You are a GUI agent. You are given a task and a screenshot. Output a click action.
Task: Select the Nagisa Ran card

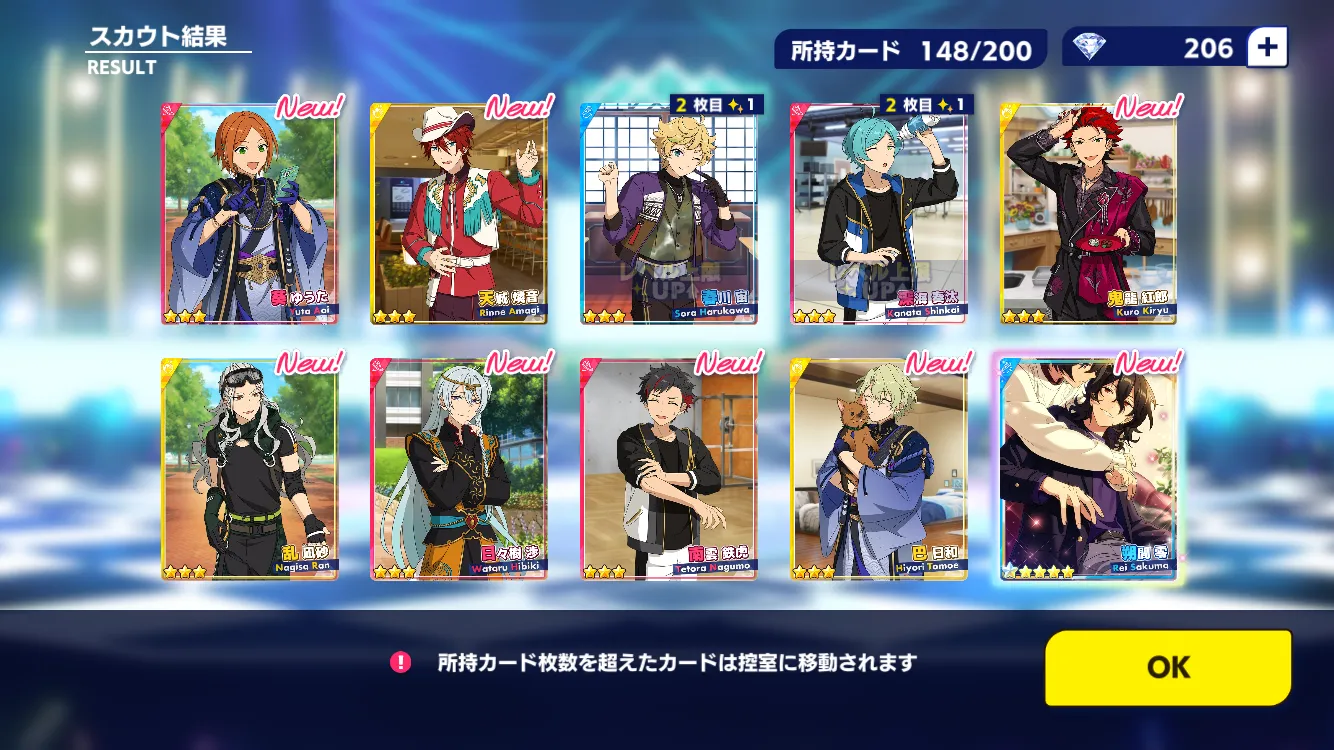tap(250, 469)
